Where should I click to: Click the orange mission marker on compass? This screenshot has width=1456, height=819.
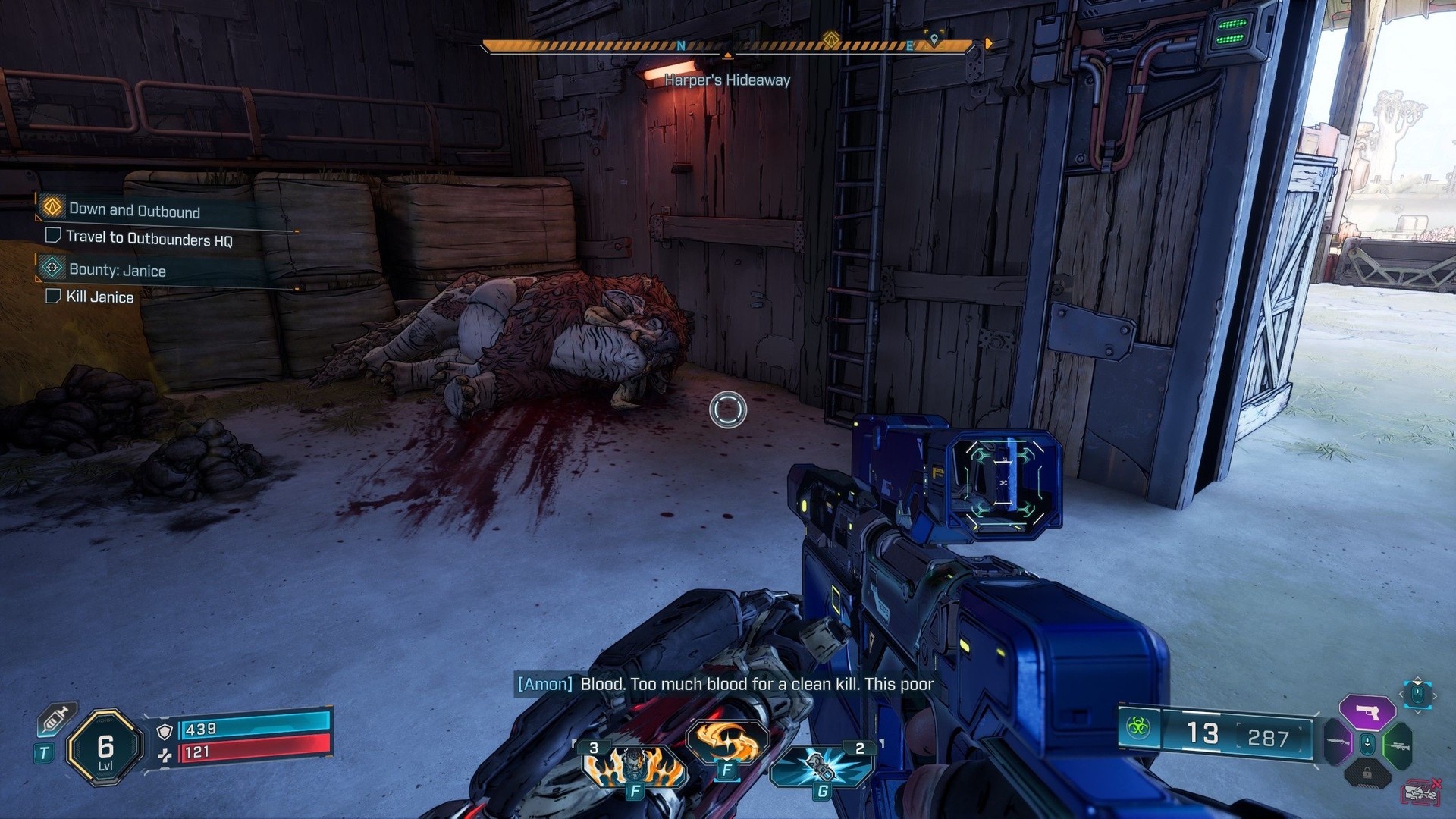[x=832, y=39]
